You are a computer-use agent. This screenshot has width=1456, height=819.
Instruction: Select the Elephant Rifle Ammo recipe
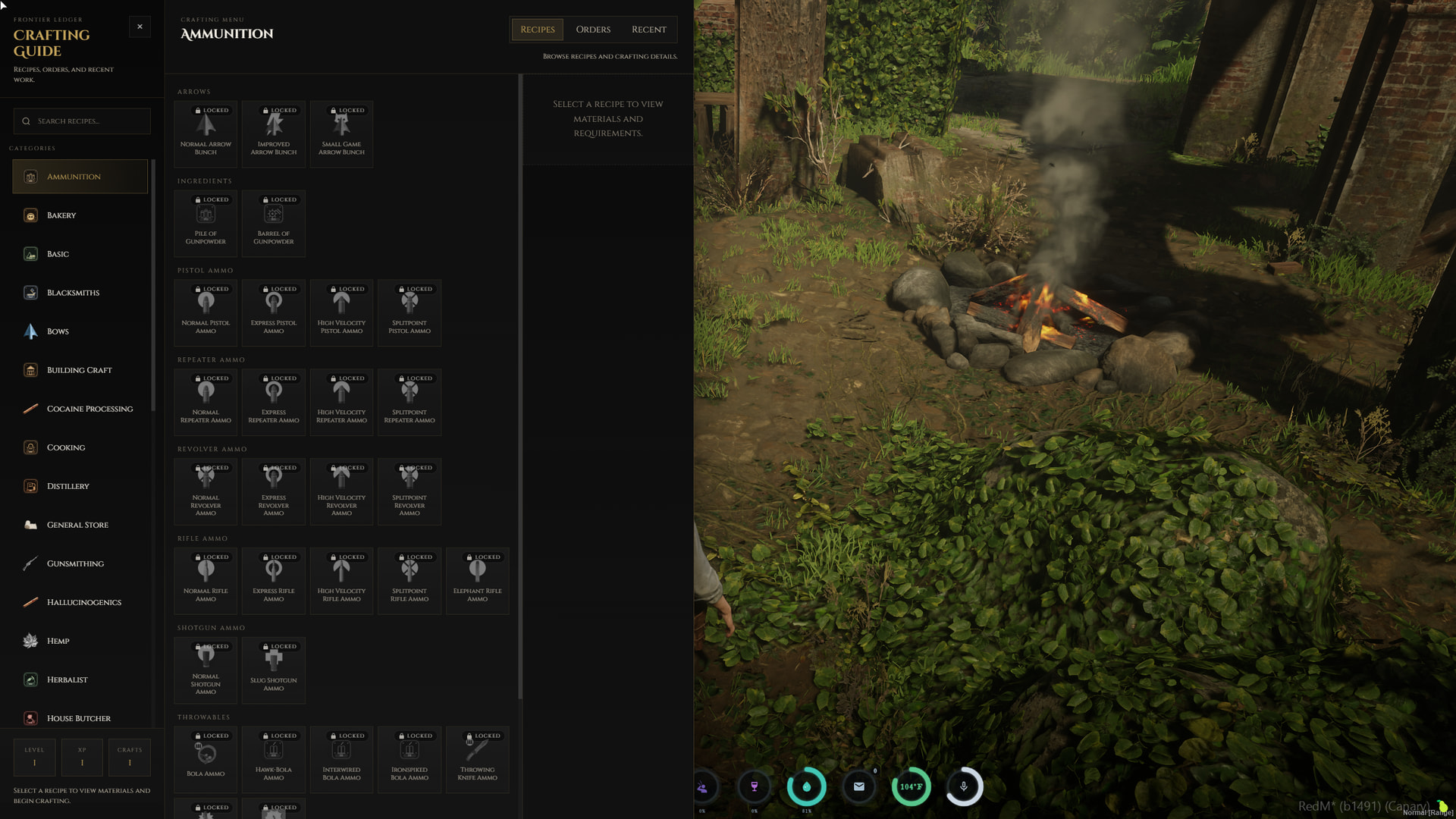(478, 581)
